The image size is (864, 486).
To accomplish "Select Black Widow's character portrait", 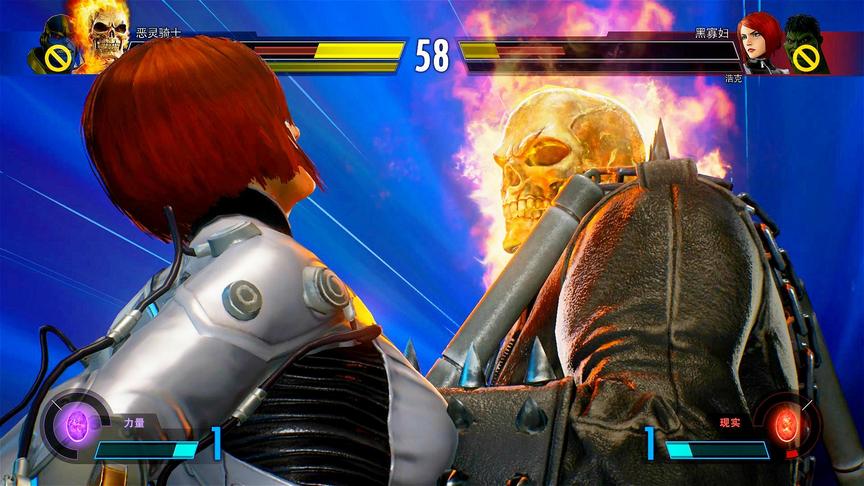I will (x=762, y=40).
